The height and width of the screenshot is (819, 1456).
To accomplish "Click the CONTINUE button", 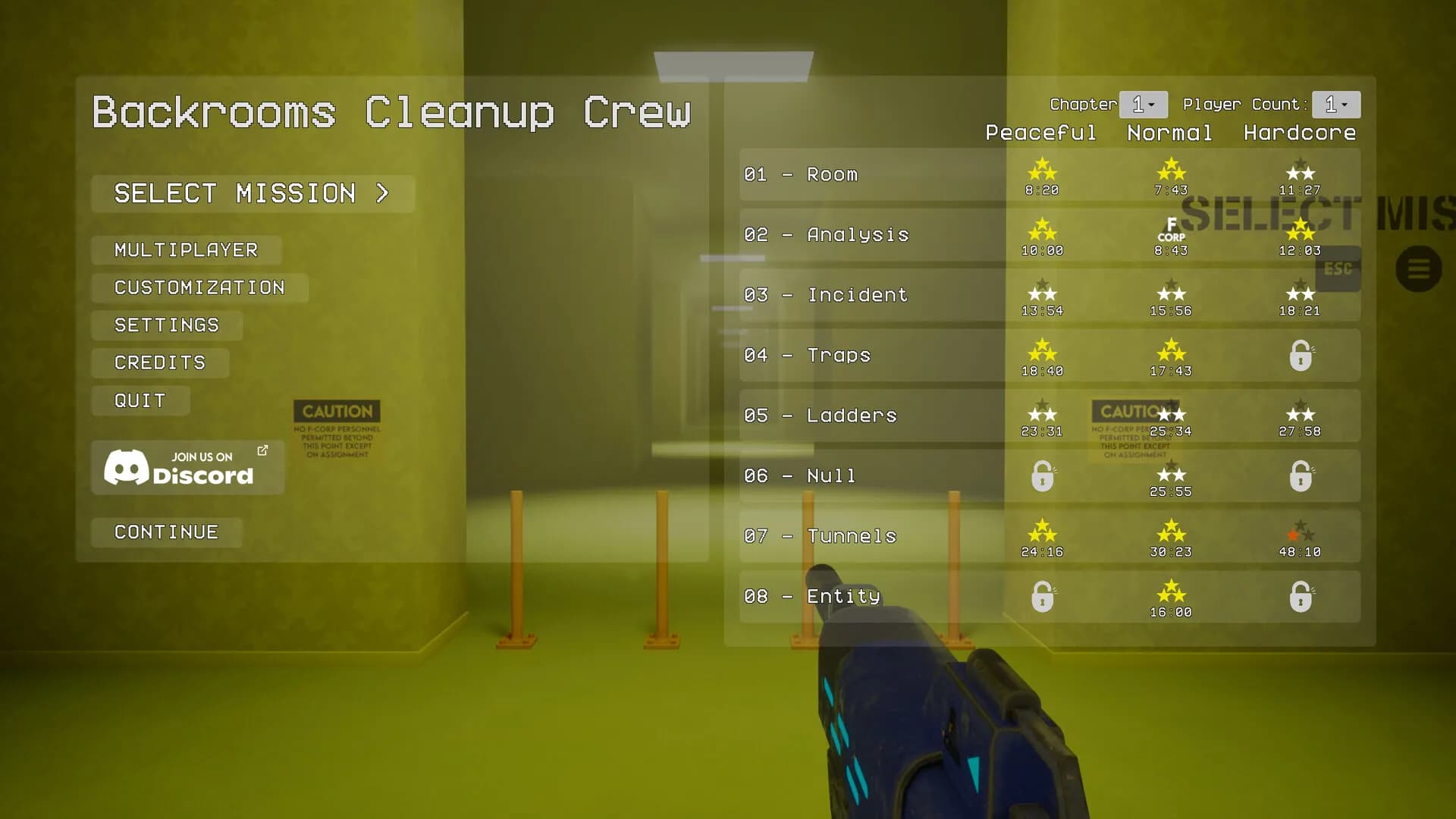I will [166, 532].
